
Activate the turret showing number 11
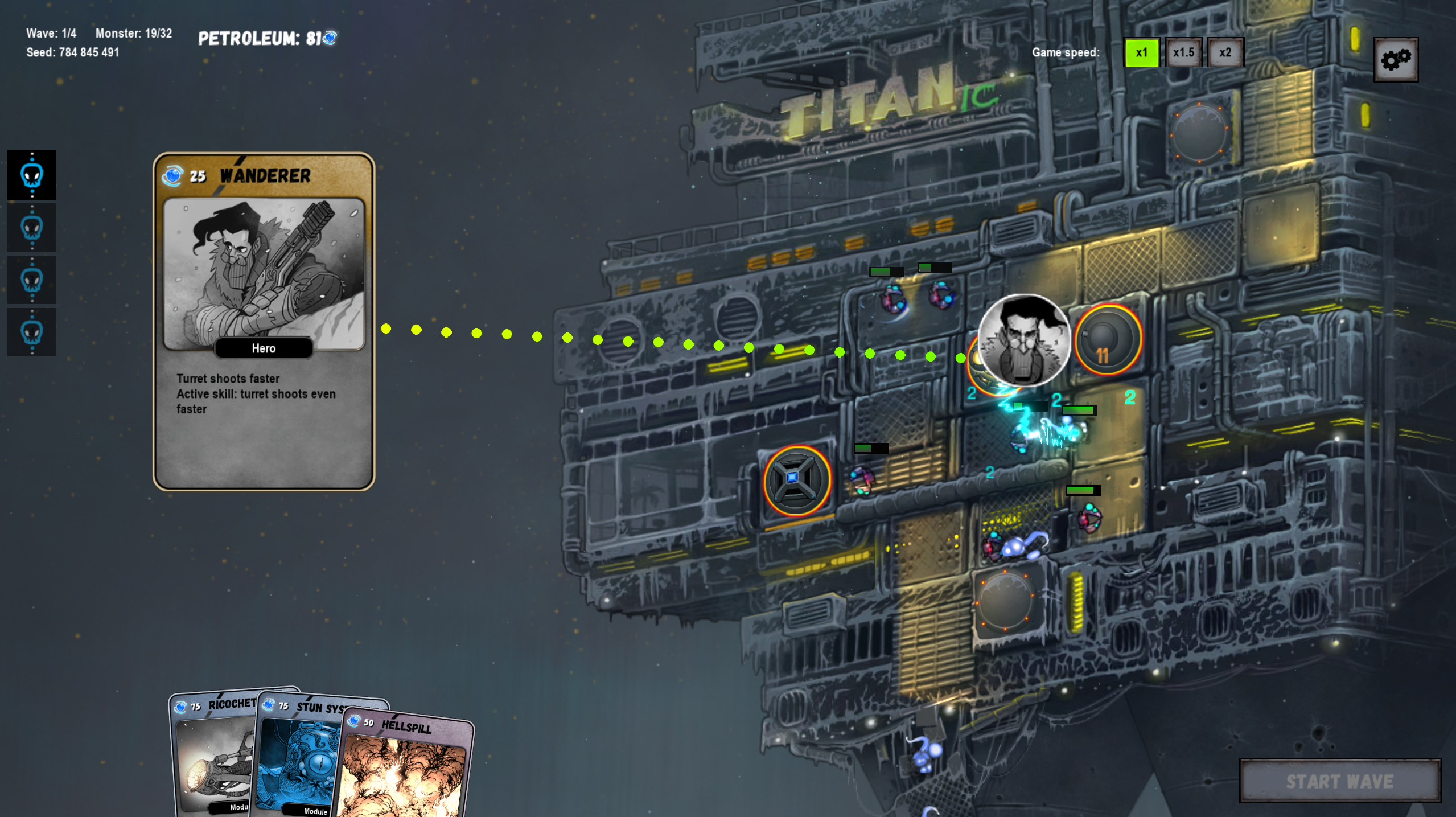[x=1107, y=340]
